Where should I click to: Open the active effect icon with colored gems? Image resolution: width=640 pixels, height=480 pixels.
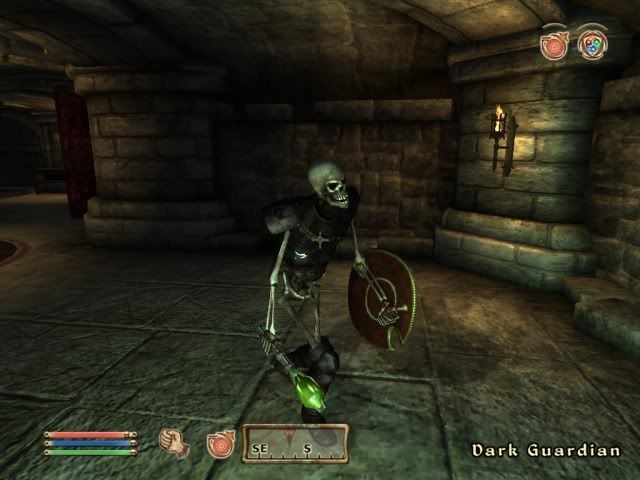(x=592, y=45)
